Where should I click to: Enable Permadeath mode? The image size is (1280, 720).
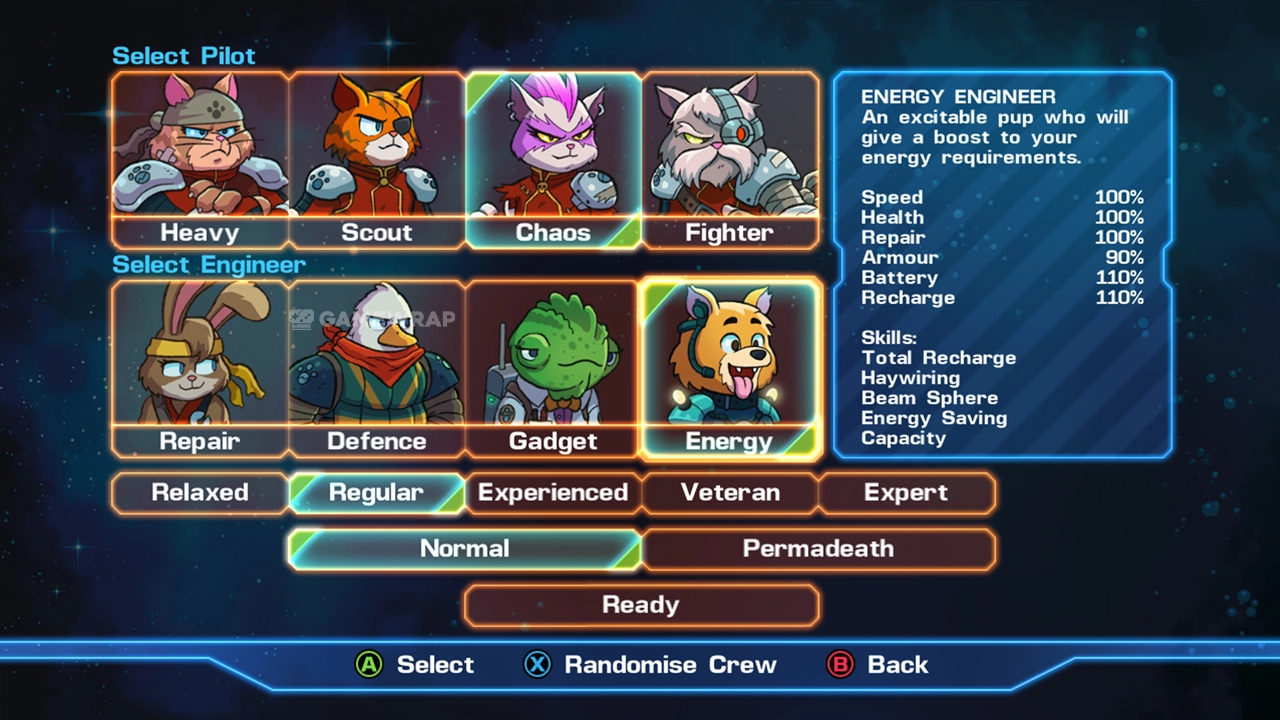818,549
